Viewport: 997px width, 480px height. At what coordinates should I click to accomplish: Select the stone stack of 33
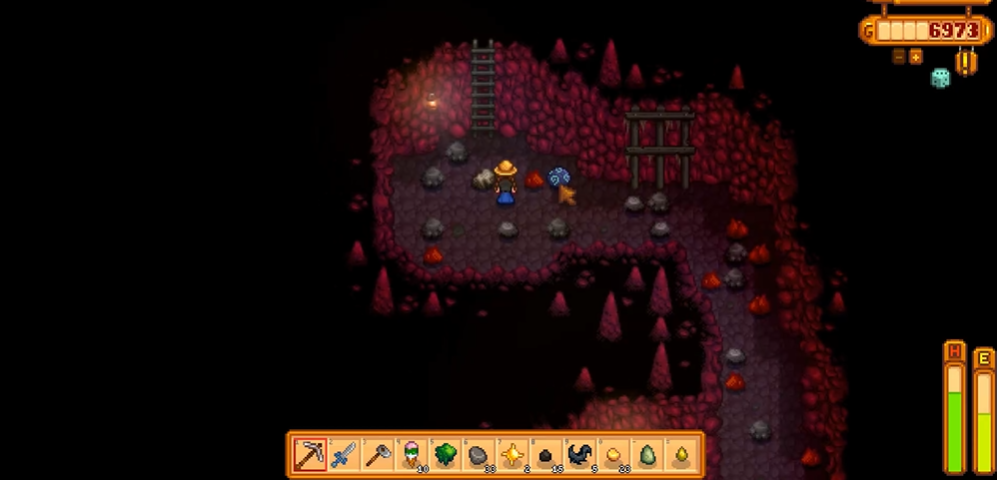pos(478,456)
